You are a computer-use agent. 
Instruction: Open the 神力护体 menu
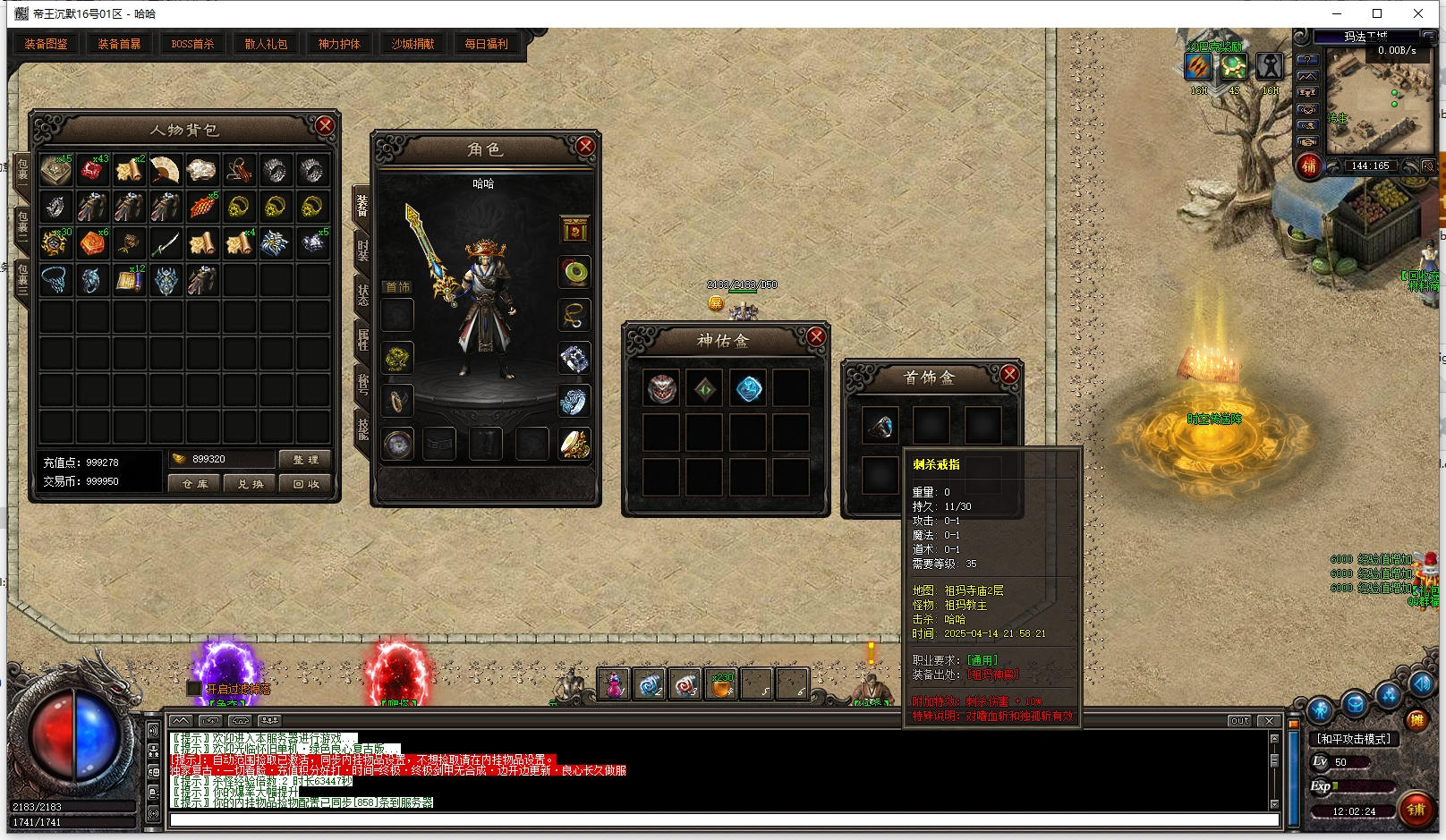coord(339,44)
